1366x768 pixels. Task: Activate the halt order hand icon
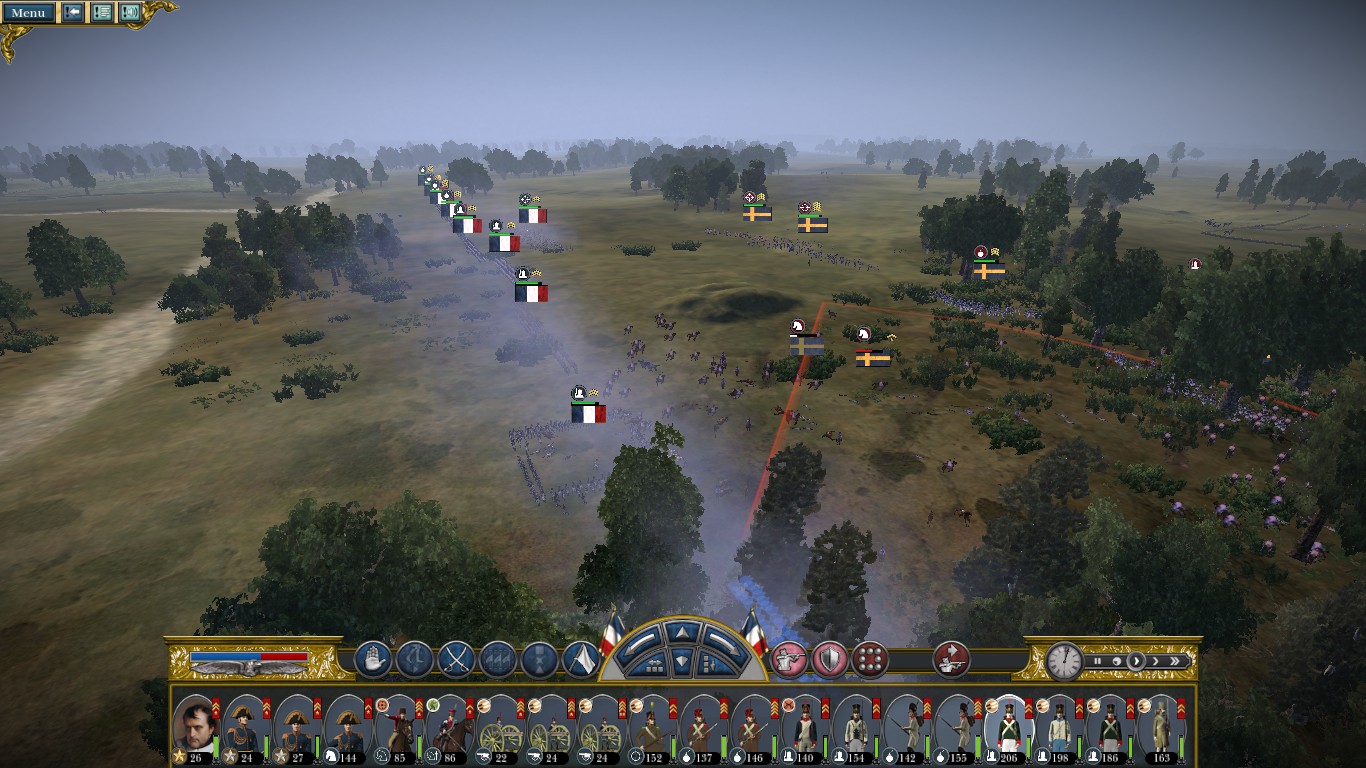371,659
